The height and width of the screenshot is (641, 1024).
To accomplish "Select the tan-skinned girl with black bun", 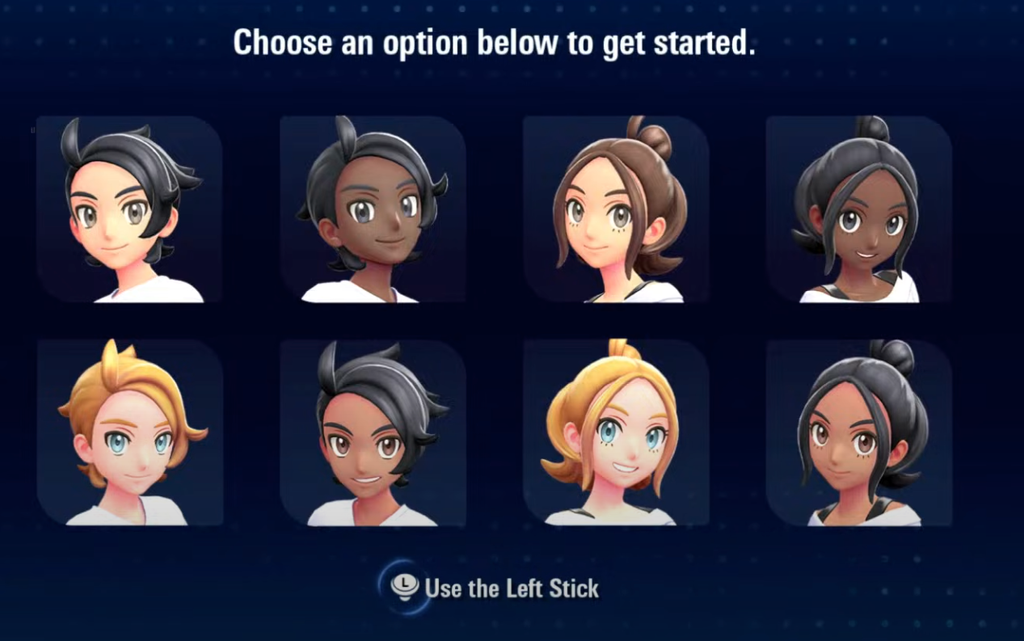I will point(859,434).
